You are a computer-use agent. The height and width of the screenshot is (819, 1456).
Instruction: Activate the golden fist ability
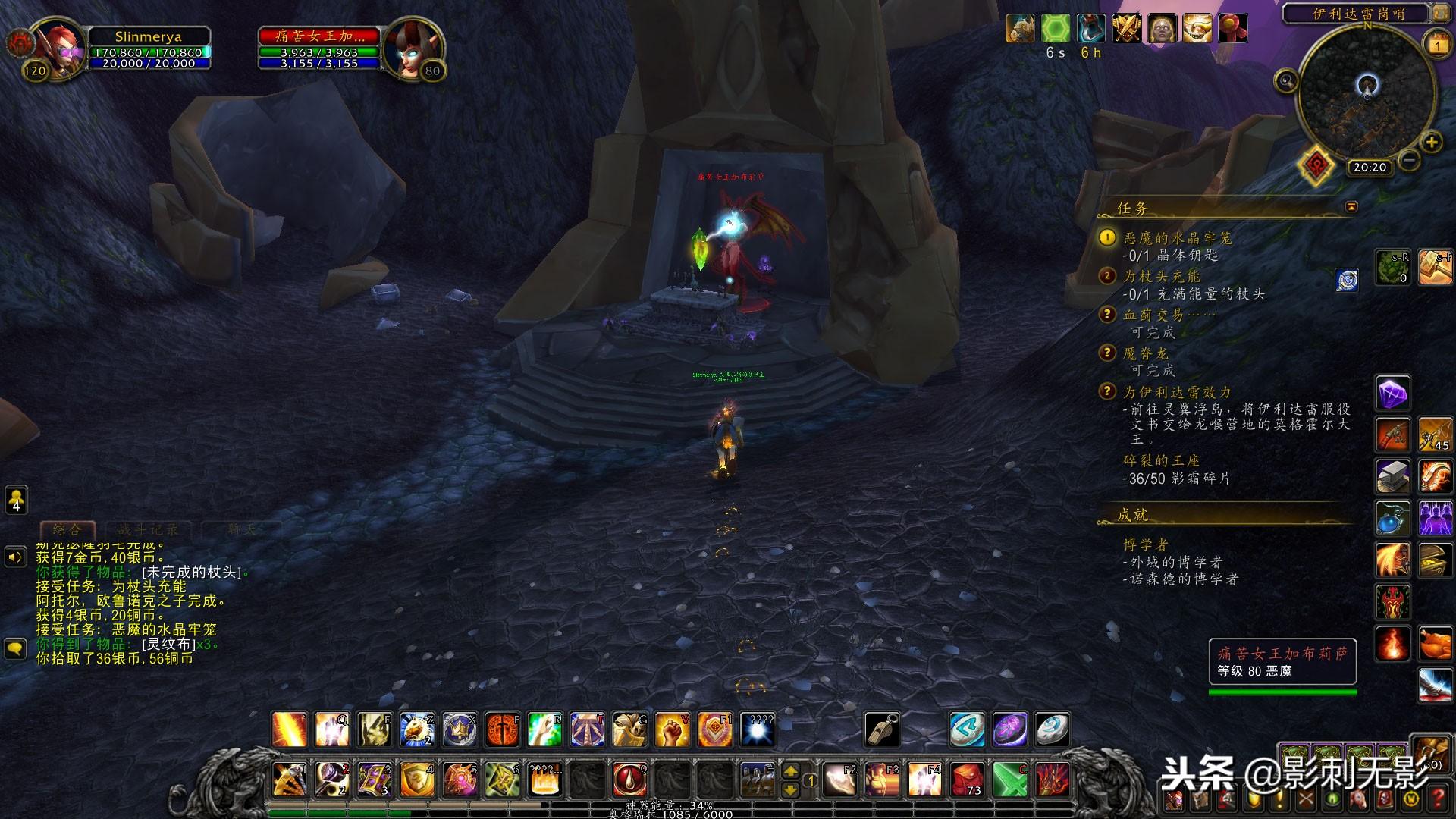click(672, 730)
